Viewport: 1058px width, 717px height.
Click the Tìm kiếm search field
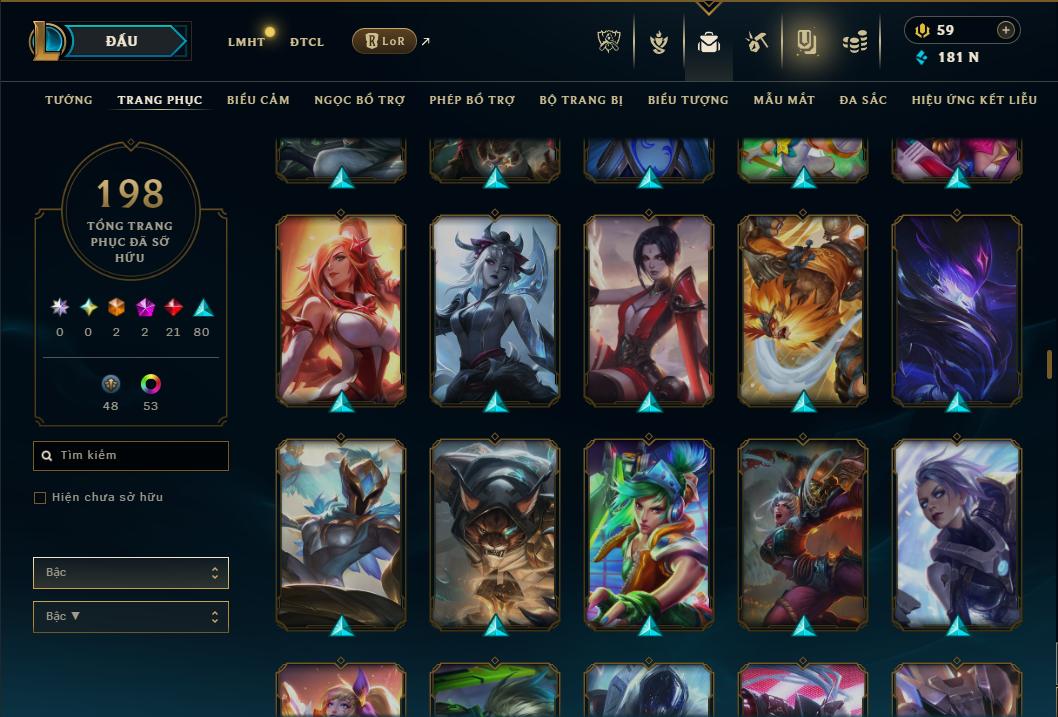131,456
